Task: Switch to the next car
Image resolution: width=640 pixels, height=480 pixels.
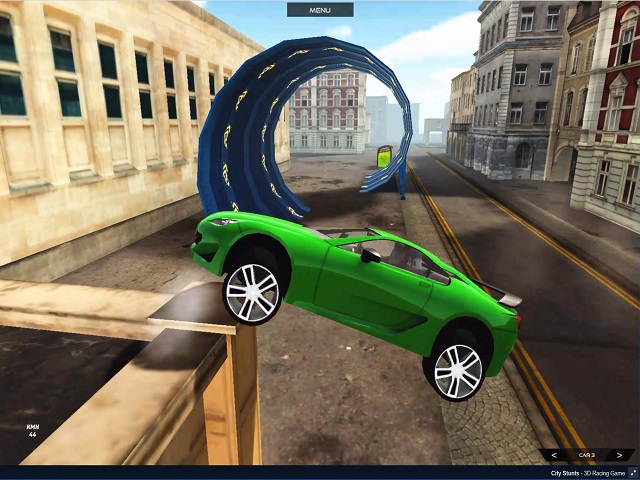Action: click(x=619, y=455)
